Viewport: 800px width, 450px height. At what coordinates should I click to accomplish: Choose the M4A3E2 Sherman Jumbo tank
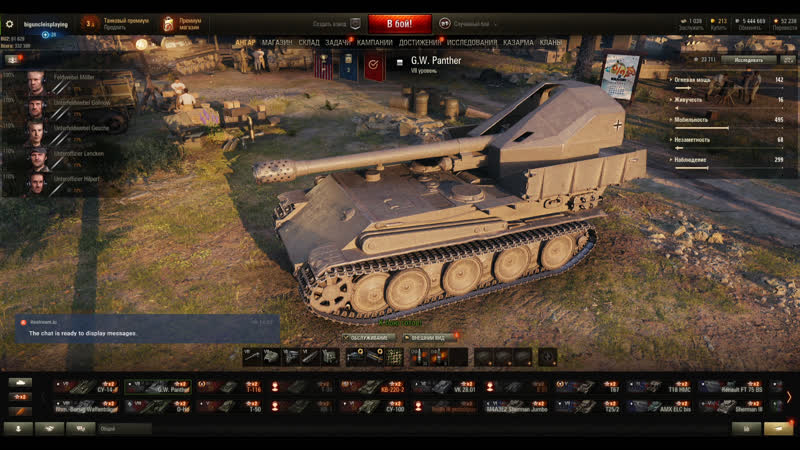coord(514,406)
